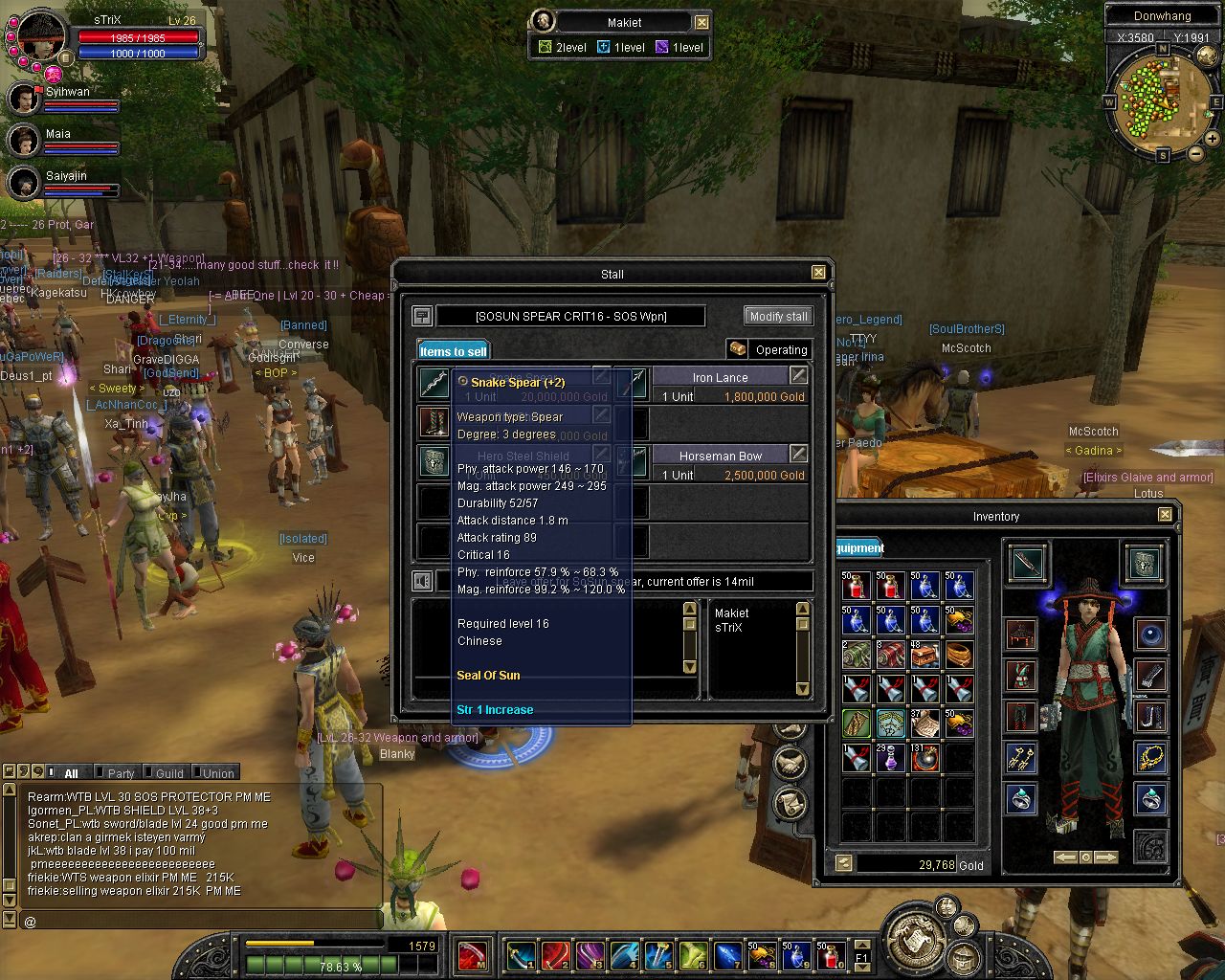Click the Modify stall button
The height and width of the screenshot is (980, 1225).
[x=778, y=316]
